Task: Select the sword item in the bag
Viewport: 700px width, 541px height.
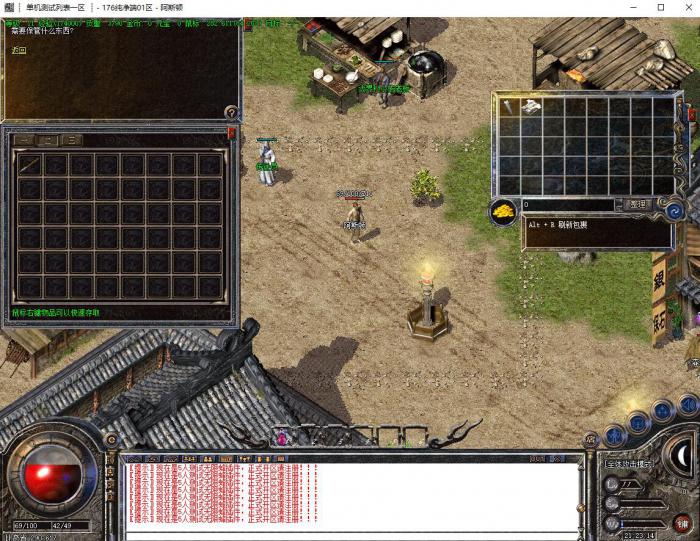Action: point(510,107)
